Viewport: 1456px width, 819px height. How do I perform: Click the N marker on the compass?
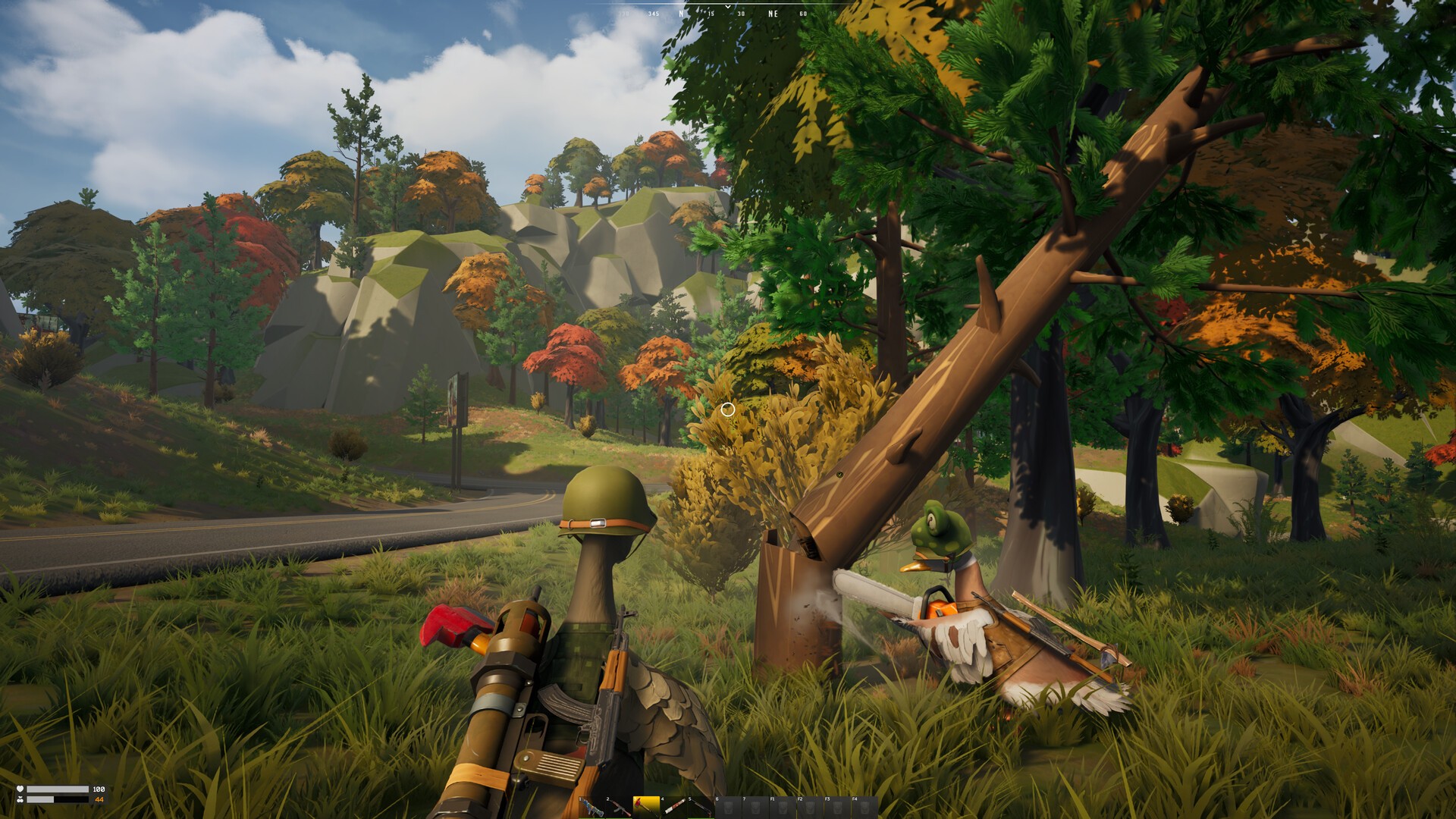click(x=681, y=13)
